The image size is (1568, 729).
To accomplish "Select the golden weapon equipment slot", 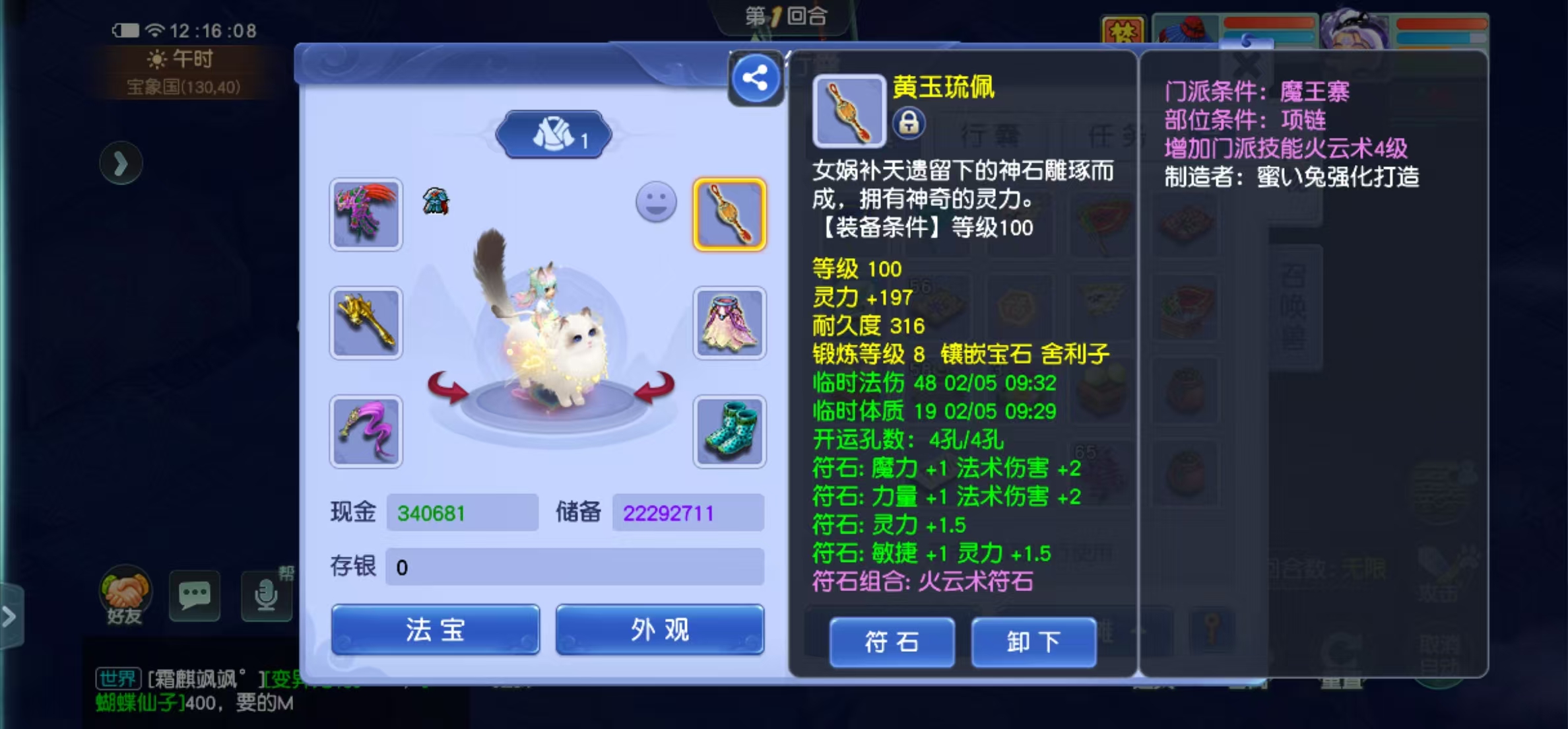I will click(x=366, y=324).
